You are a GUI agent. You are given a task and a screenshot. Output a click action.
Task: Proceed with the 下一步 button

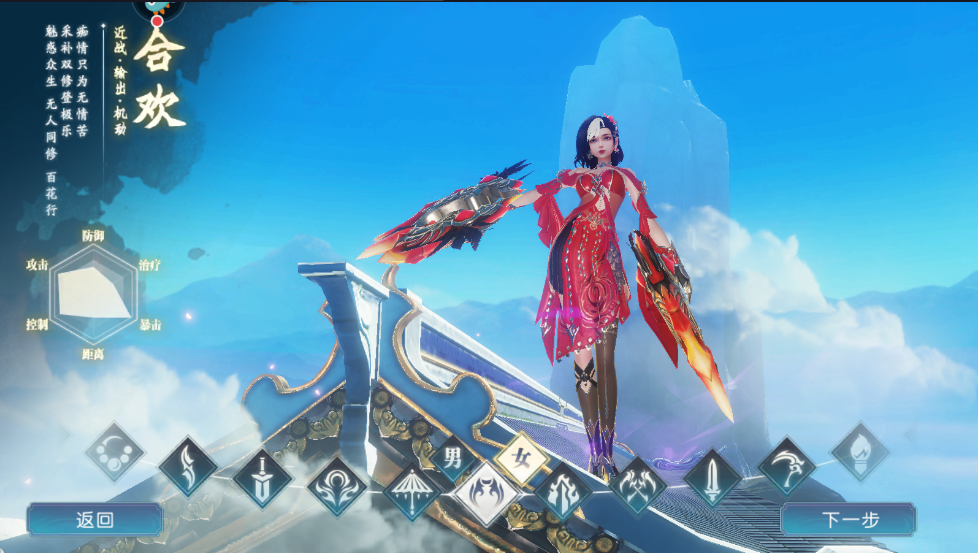(848, 520)
